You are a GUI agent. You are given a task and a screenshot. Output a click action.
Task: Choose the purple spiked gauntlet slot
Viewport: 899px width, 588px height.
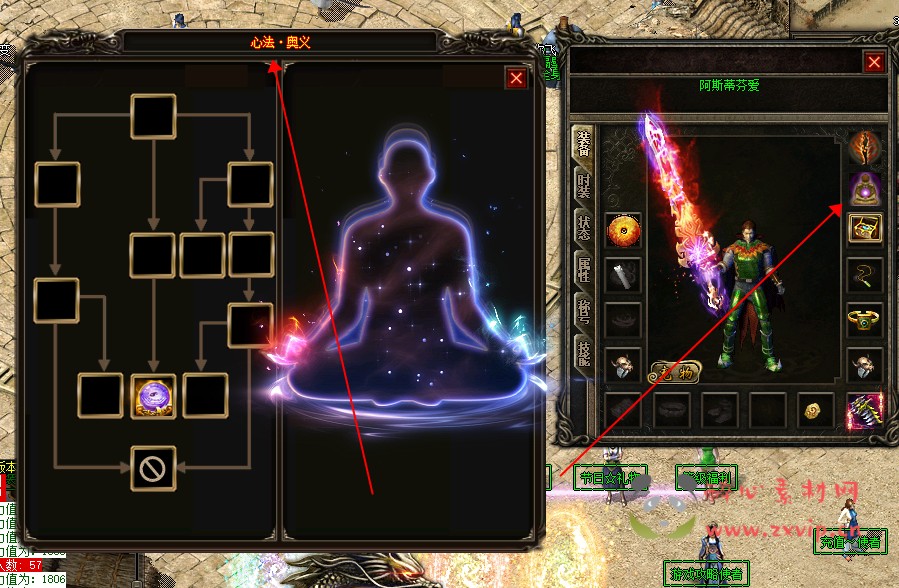pos(864,410)
